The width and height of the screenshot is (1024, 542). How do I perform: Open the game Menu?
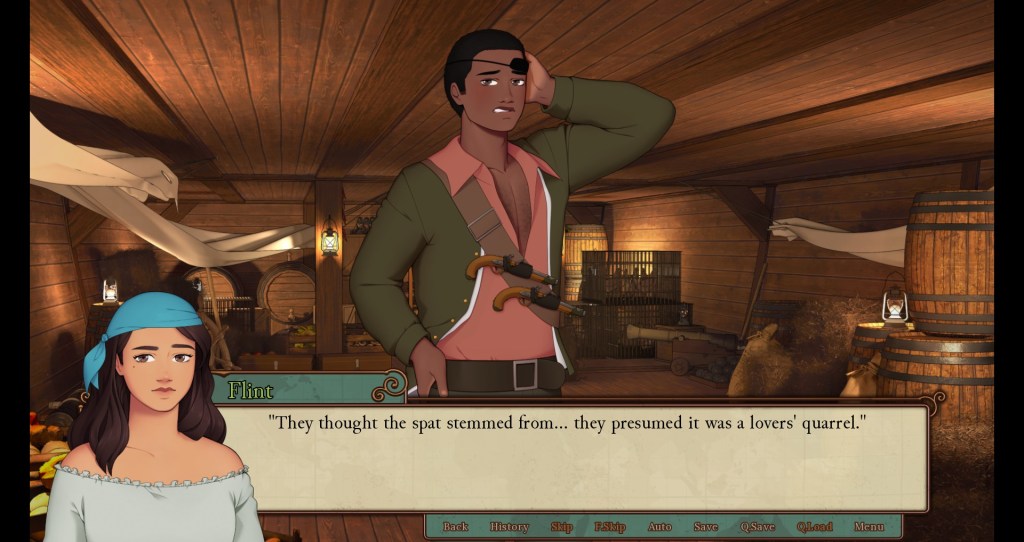point(869,527)
